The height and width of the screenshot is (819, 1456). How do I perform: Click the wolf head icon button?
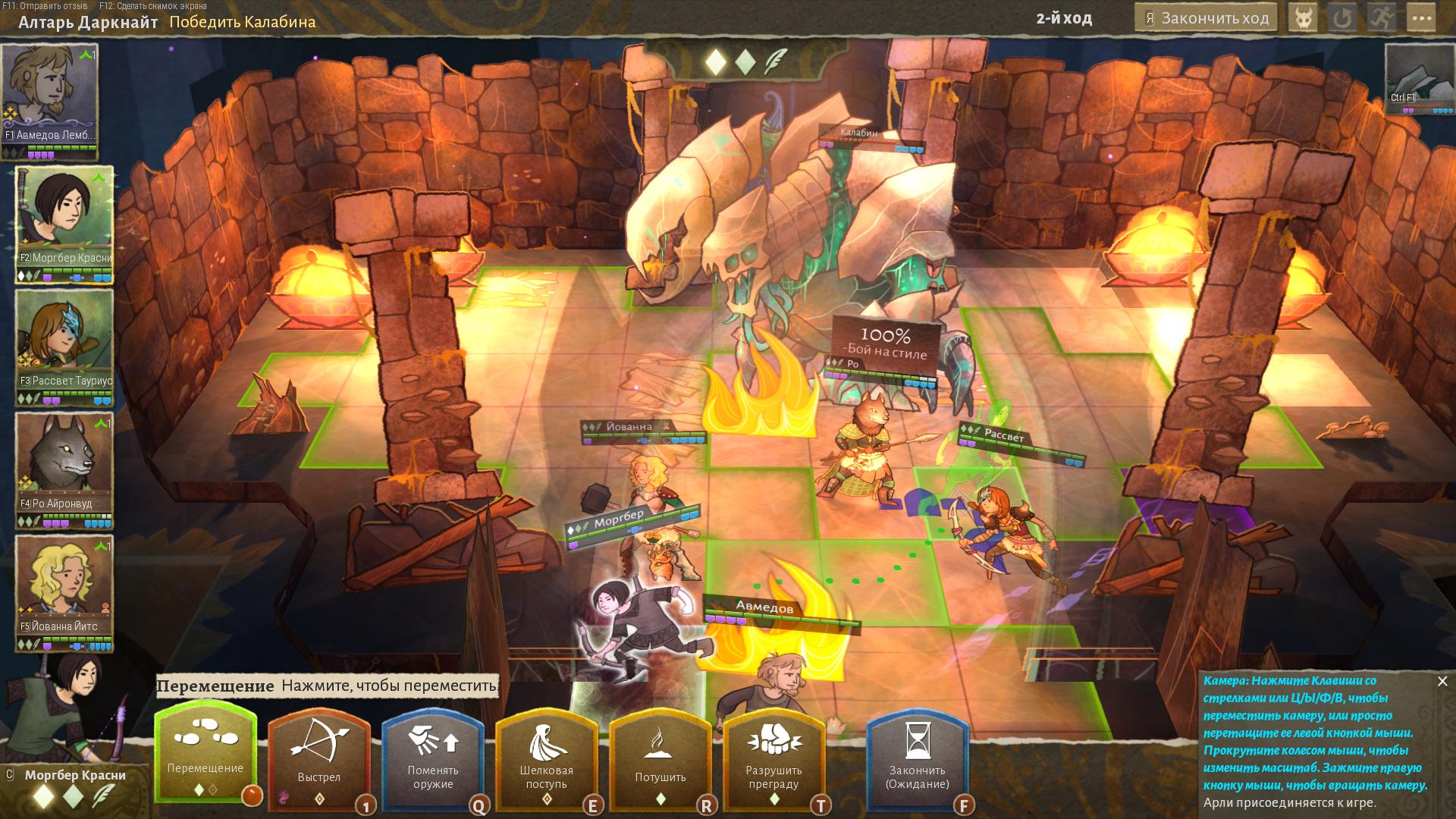click(1304, 18)
